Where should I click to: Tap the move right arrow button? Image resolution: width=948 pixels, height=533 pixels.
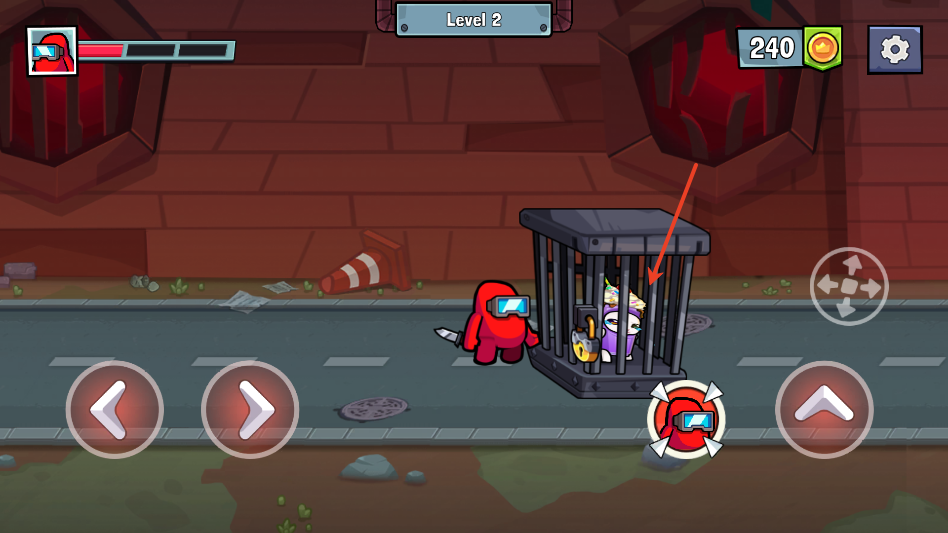pos(250,409)
